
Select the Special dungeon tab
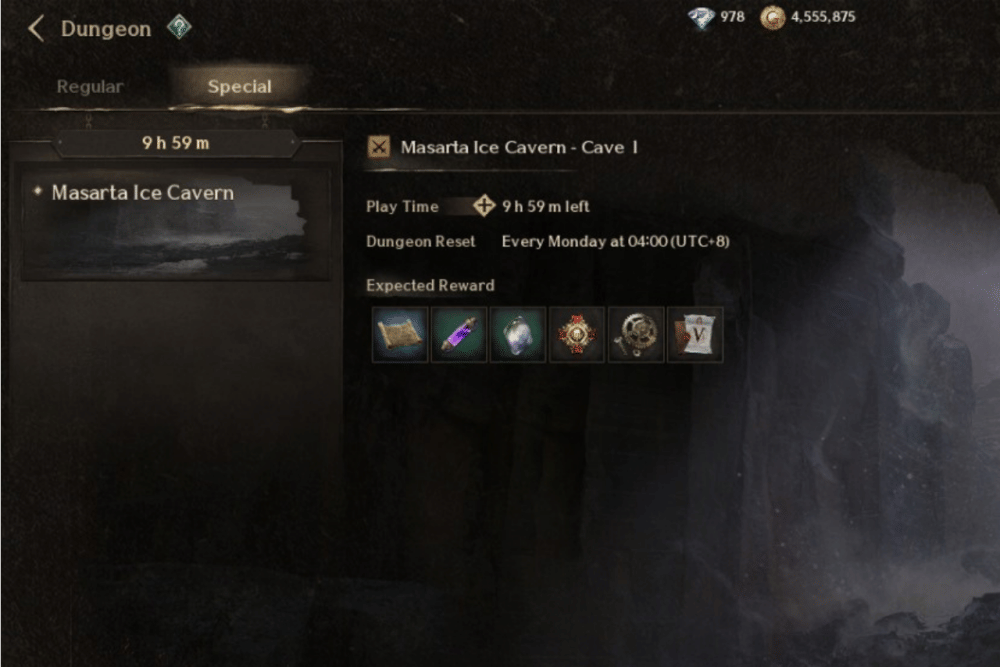click(x=239, y=87)
